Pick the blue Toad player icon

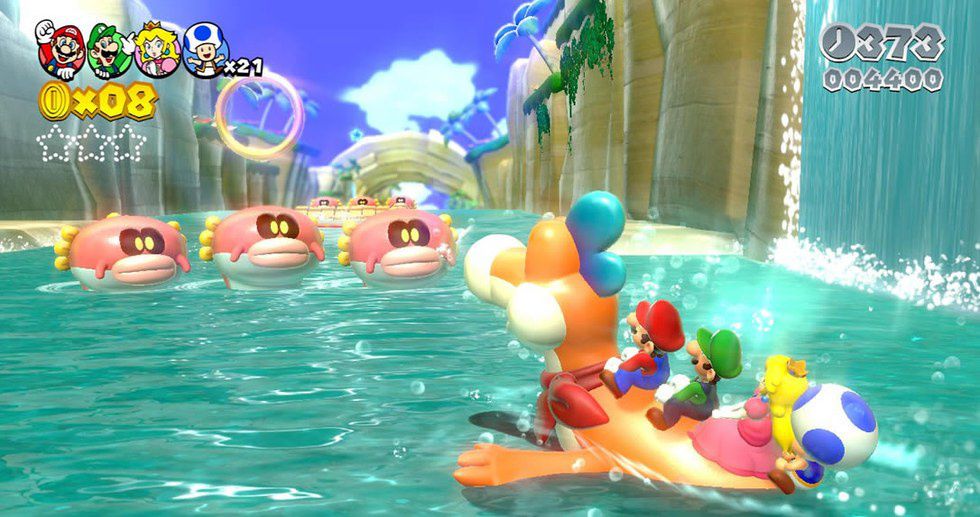[x=204, y=49]
